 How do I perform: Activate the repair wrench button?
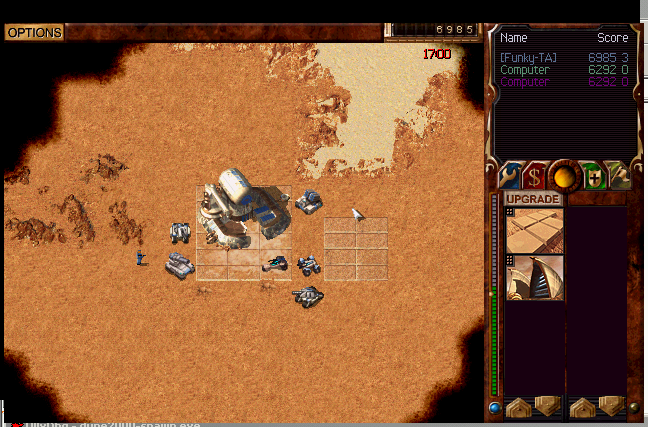510,176
